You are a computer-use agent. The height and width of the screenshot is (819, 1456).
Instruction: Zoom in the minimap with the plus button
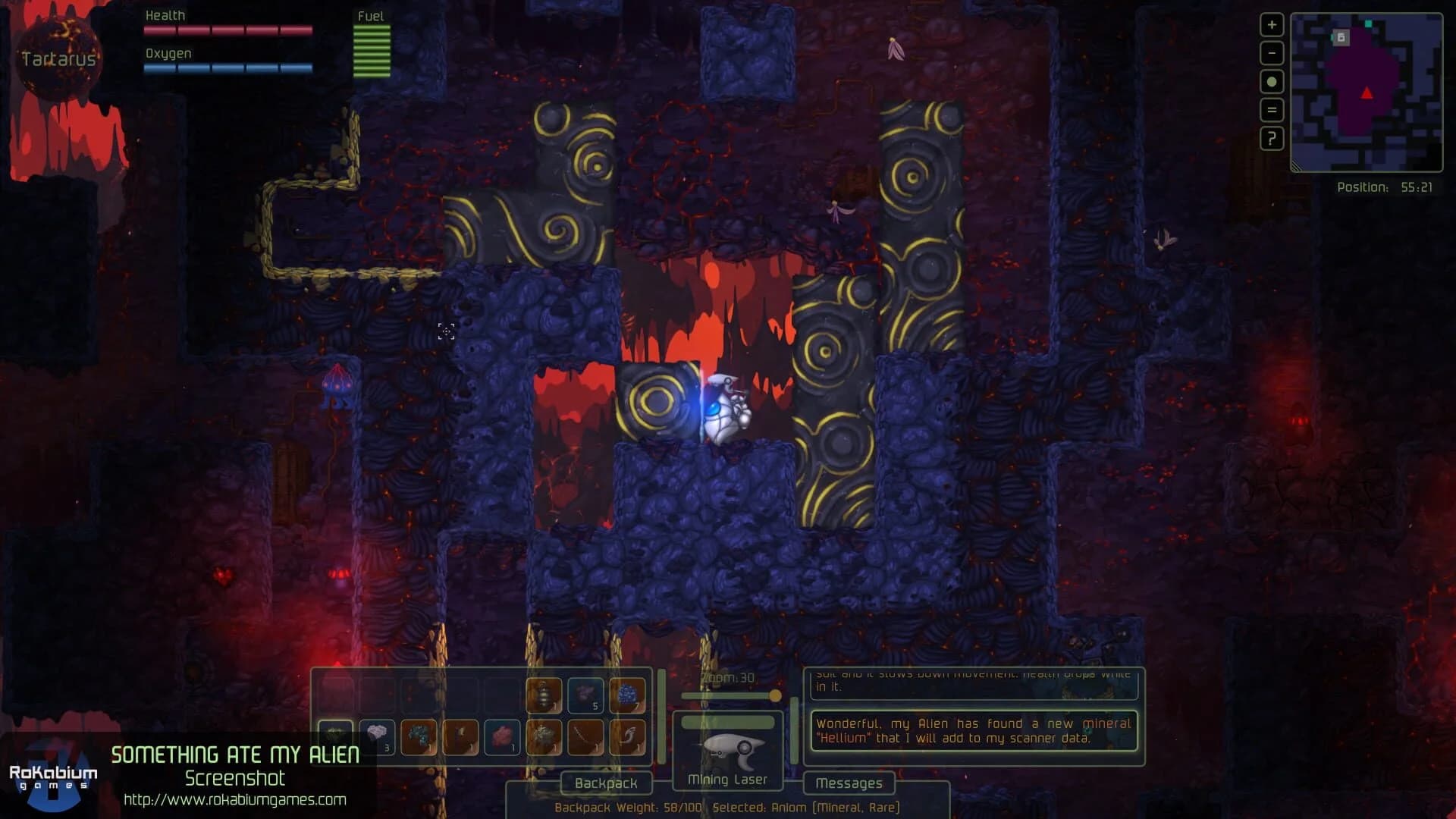1270,25
